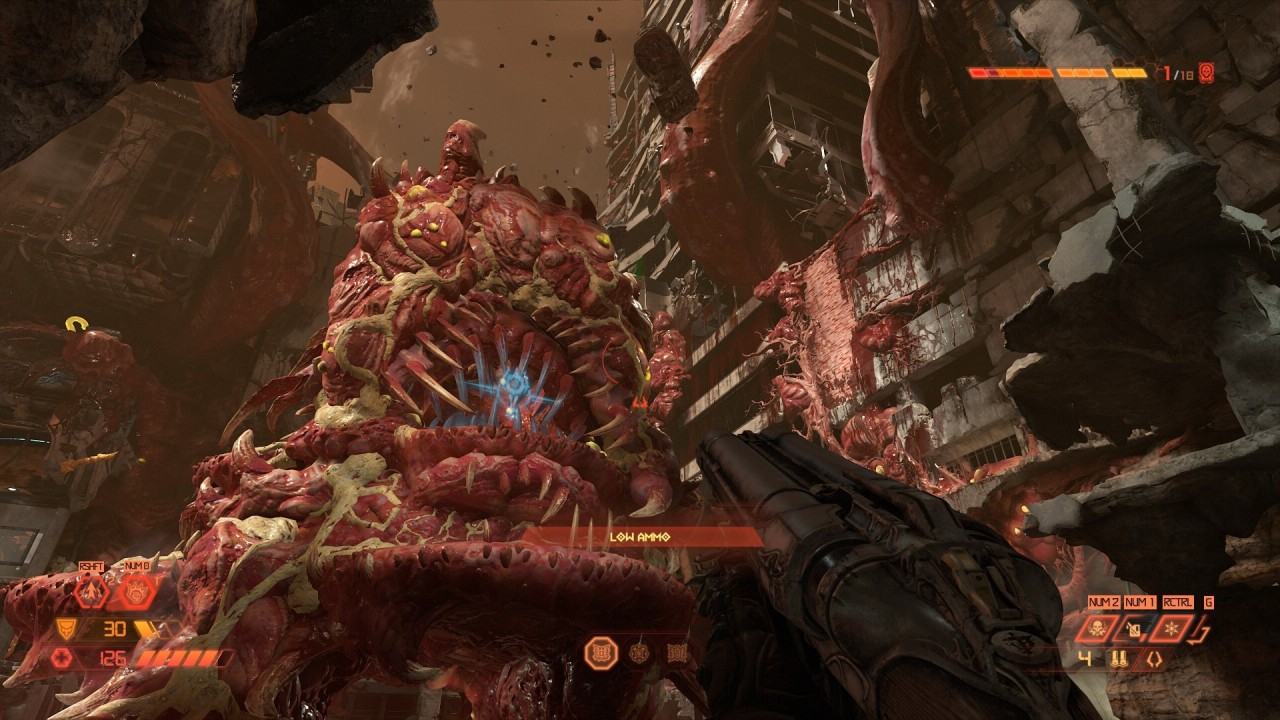Activate the dash arrow icon
1280x720 pixels.
click(91, 593)
